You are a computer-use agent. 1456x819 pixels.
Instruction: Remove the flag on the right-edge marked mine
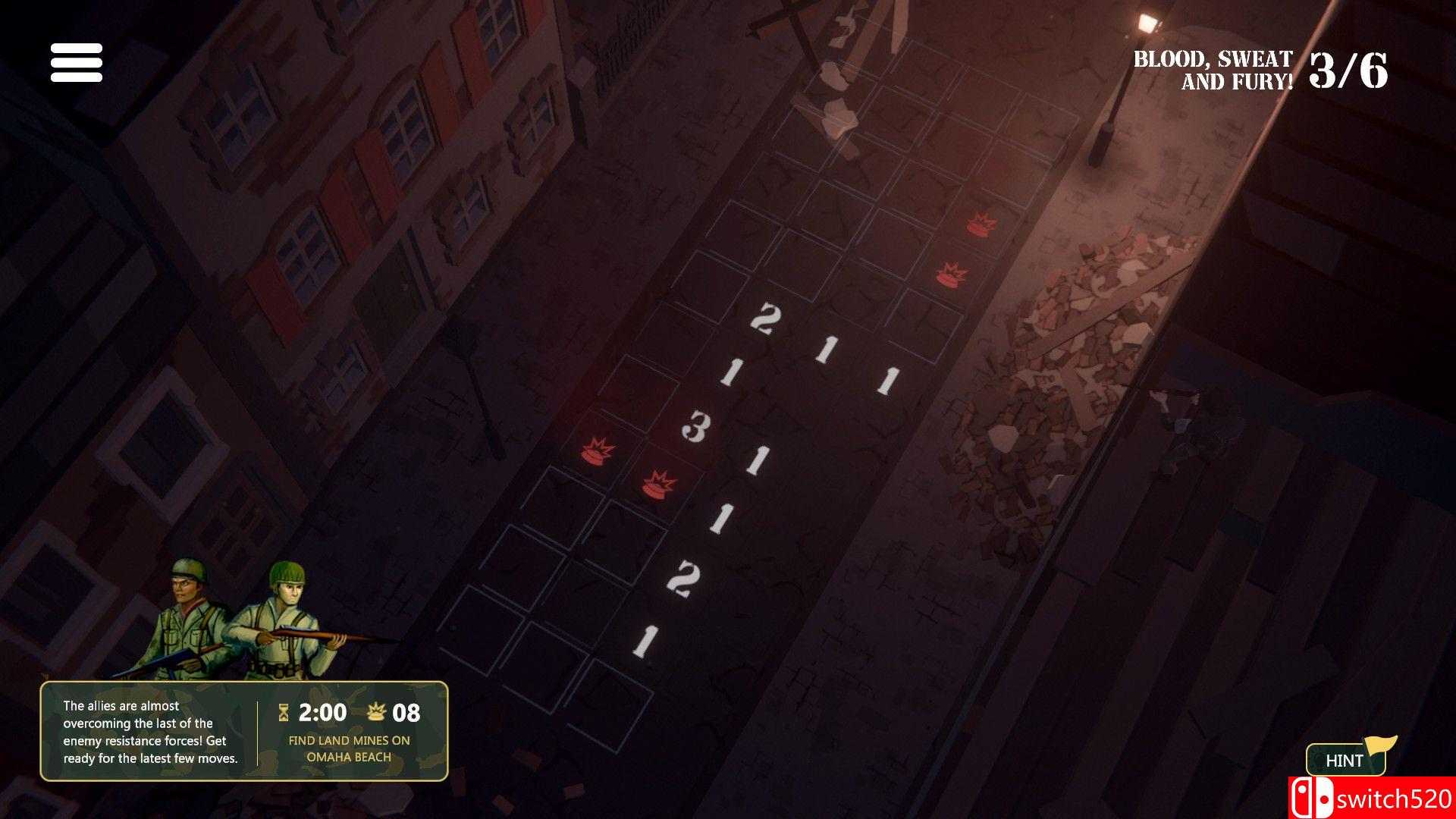(x=949, y=273)
